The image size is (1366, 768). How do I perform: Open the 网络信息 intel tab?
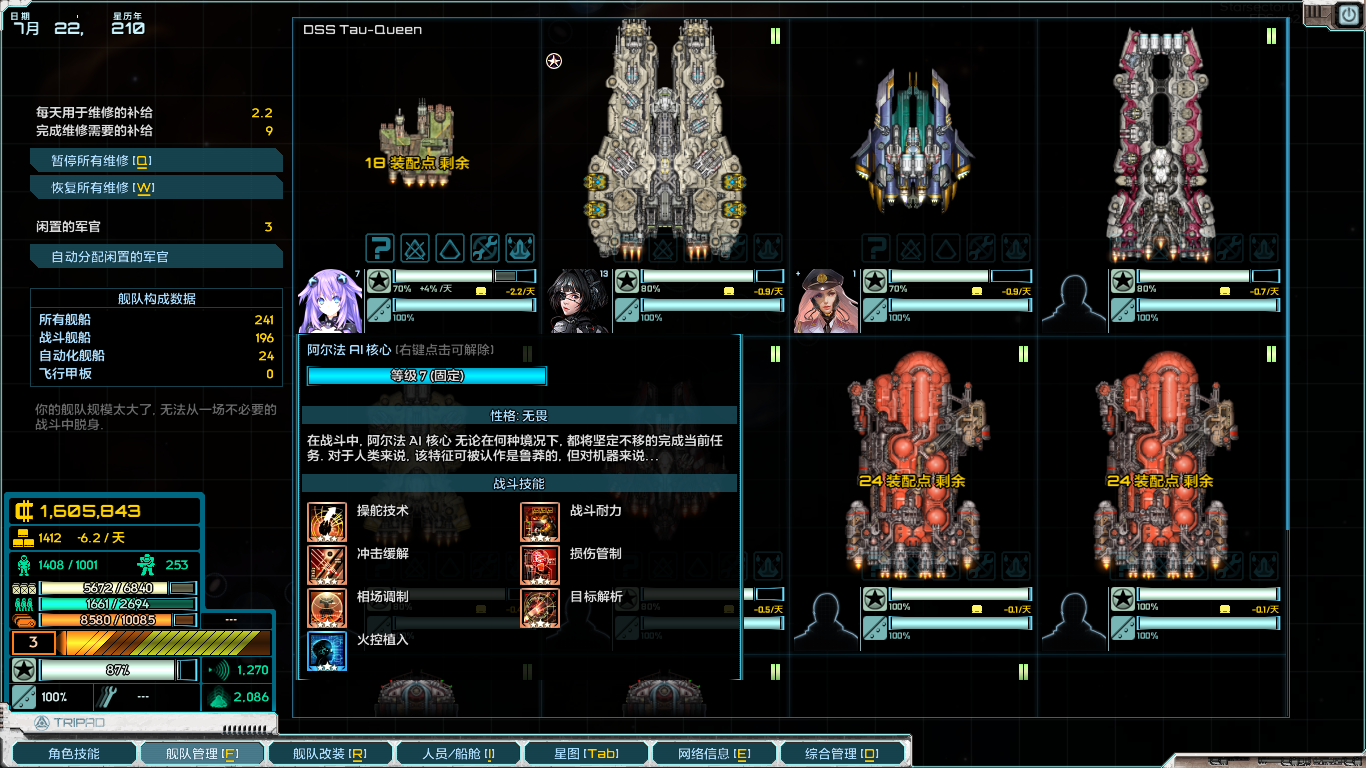[x=714, y=753]
